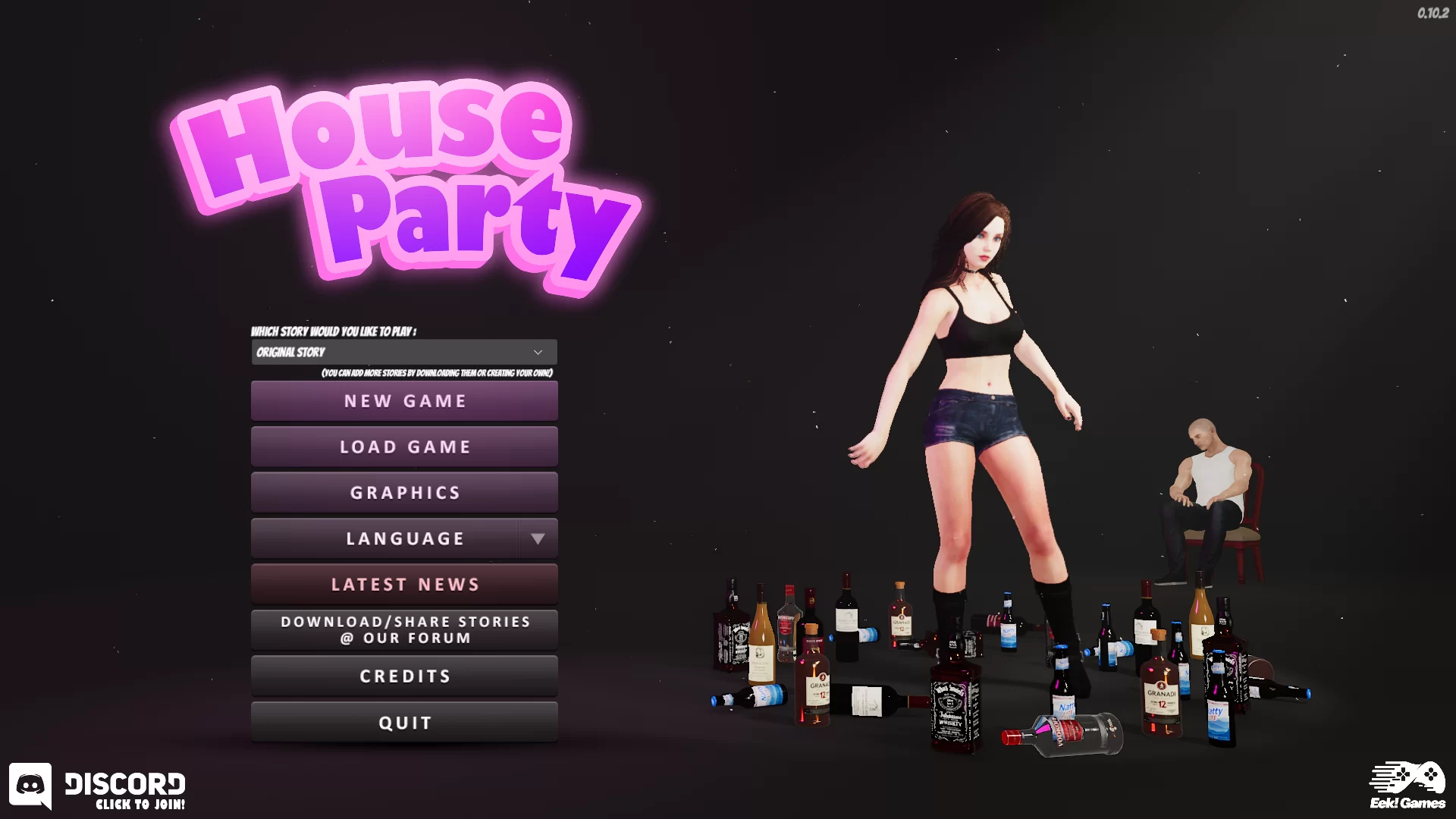Image resolution: width=1456 pixels, height=819 pixels.
Task: Join the Discord server
Action: [x=97, y=787]
